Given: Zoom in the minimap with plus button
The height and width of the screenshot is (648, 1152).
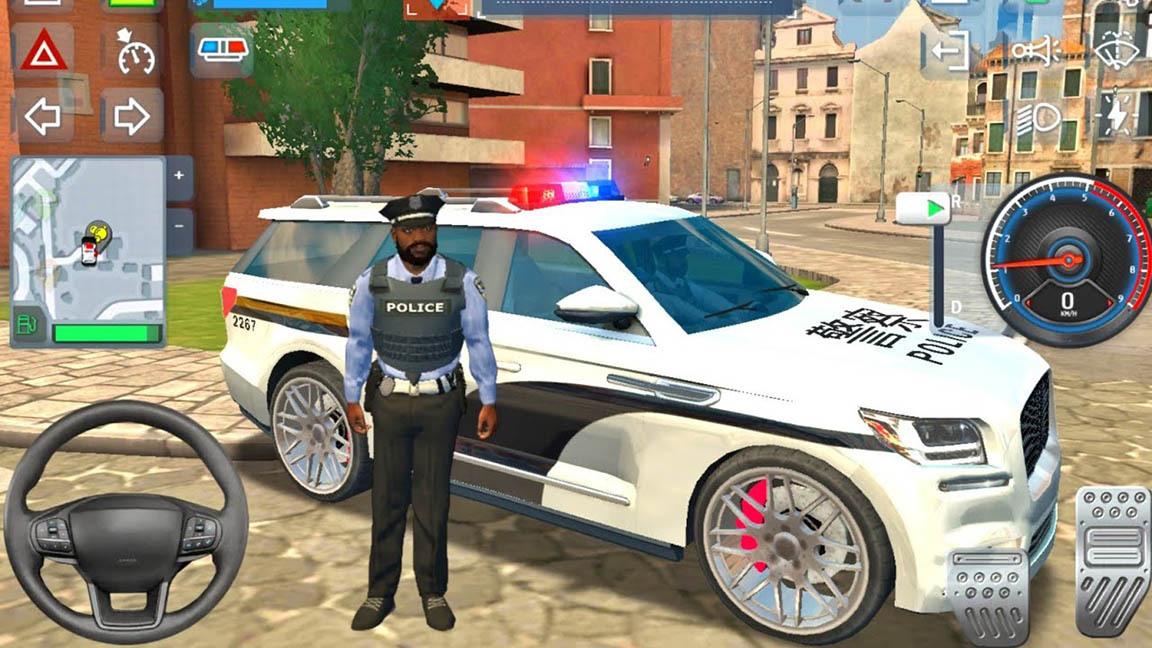Looking at the screenshot, I should 179,177.
